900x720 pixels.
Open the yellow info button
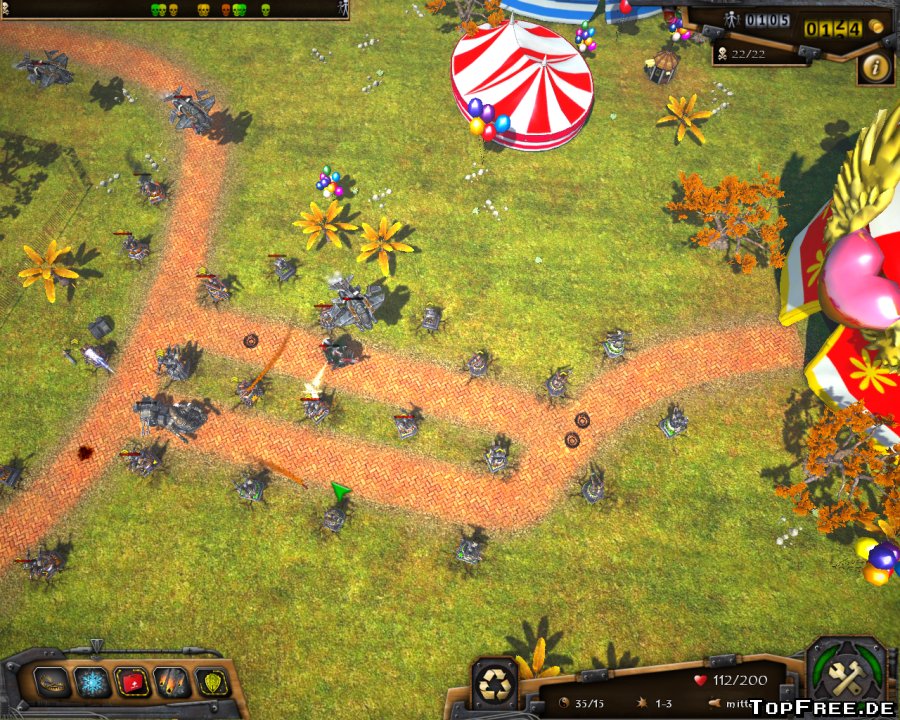pyautogui.click(x=876, y=68)
